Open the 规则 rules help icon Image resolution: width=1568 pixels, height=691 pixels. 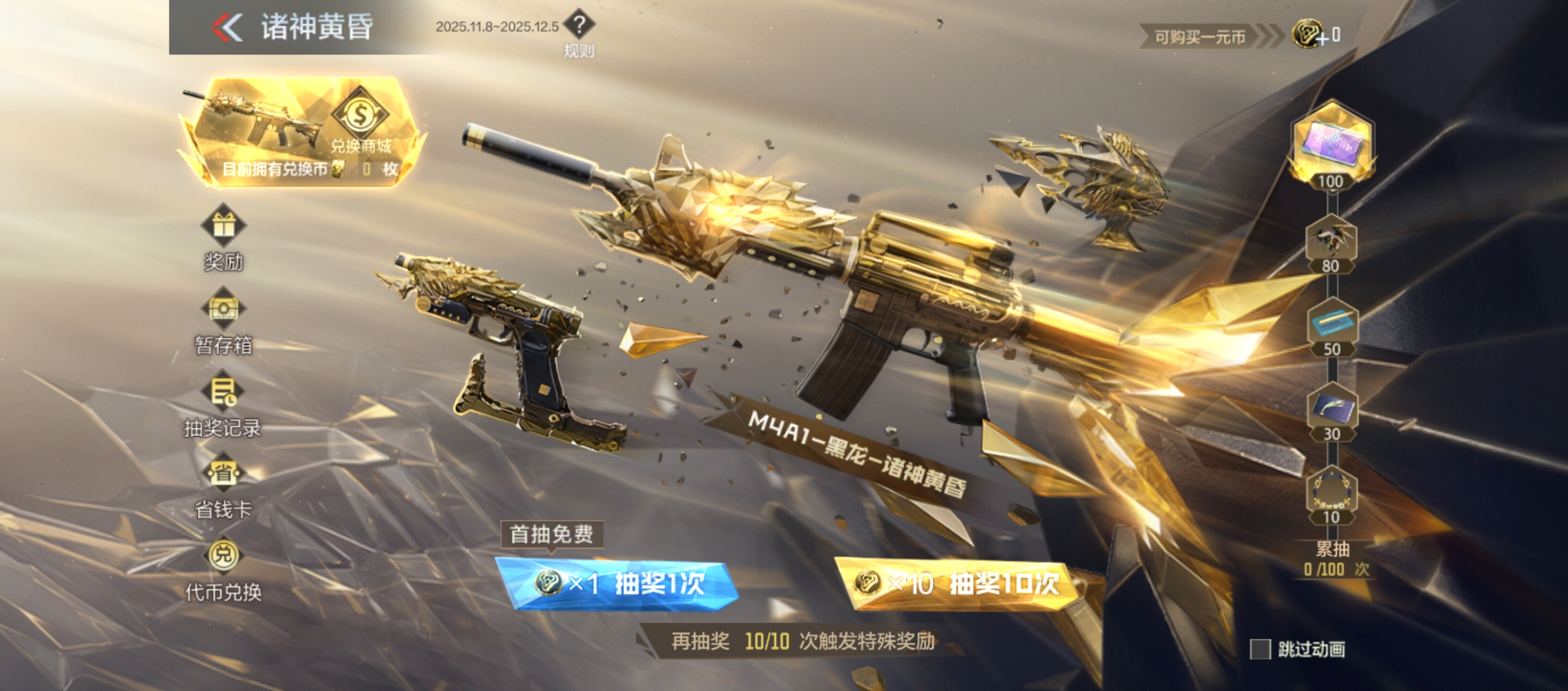coord(581,27)
